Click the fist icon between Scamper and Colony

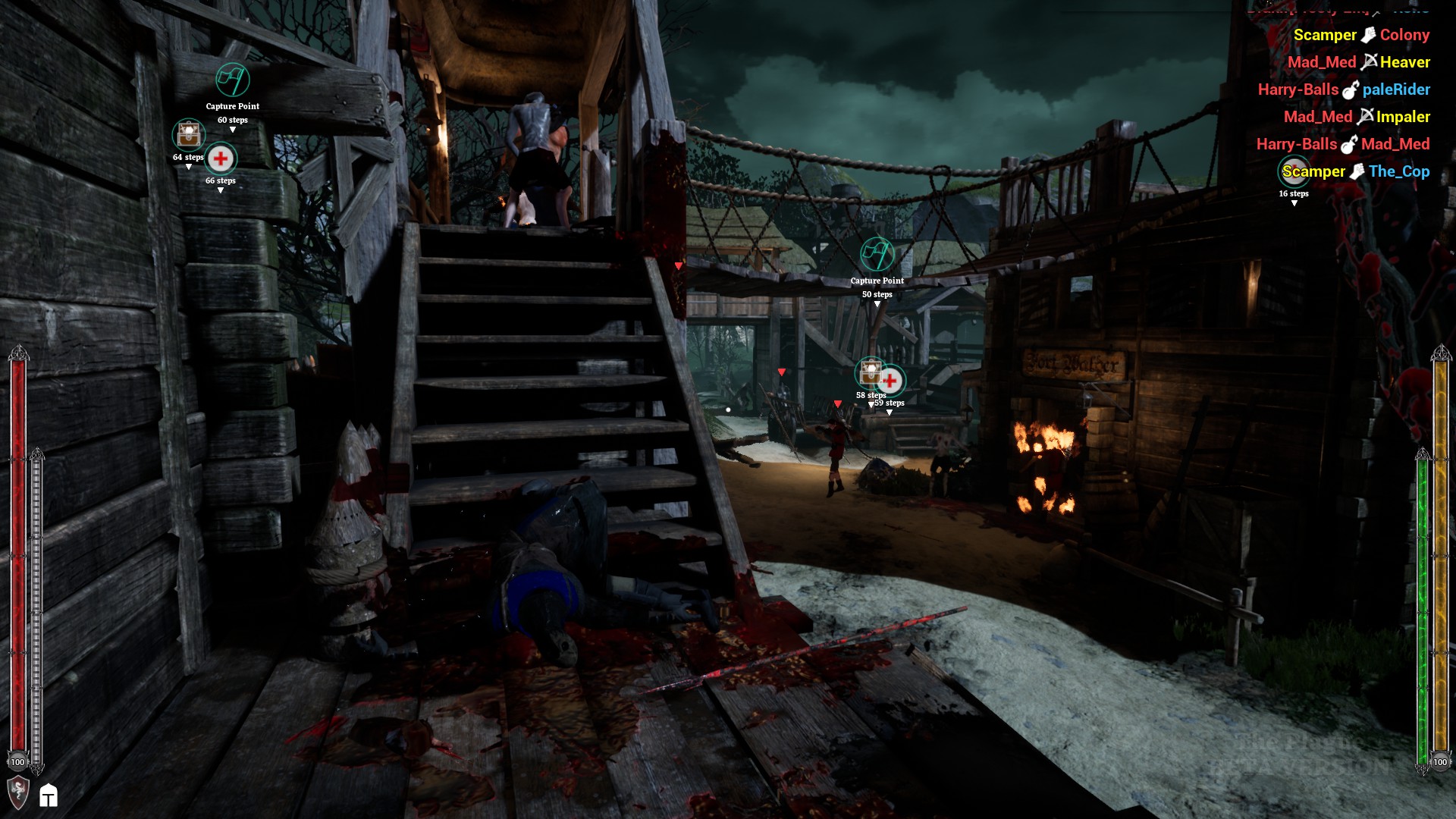point(1368,35)
